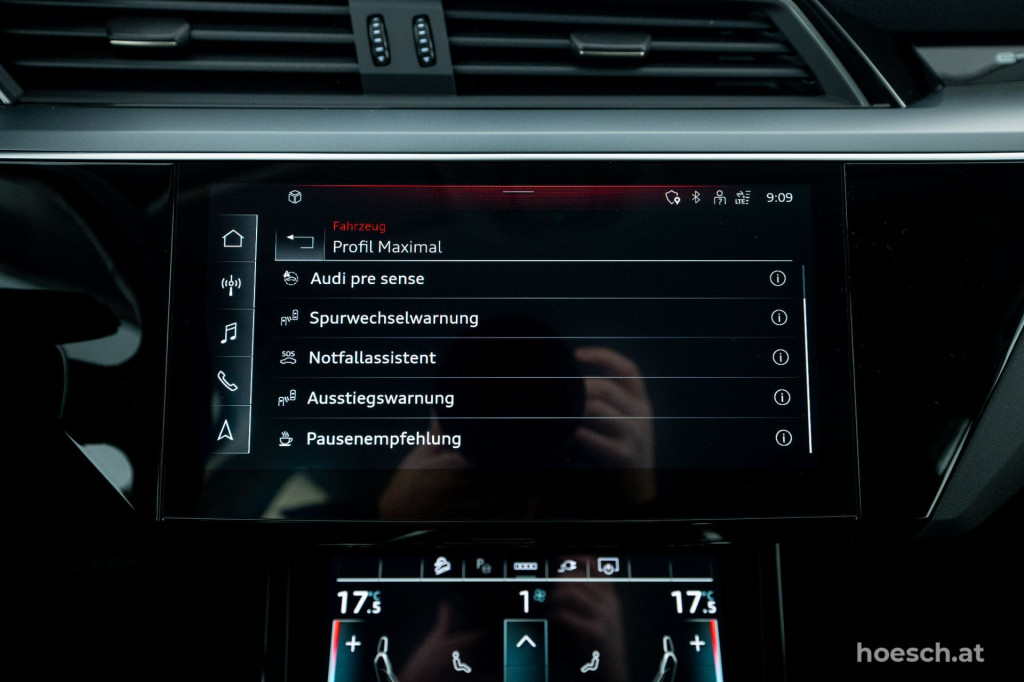The height and width of the screenshot is (682, 1024).
Task: Show info for Ausstiegswarnung
Action: [782, 397]
